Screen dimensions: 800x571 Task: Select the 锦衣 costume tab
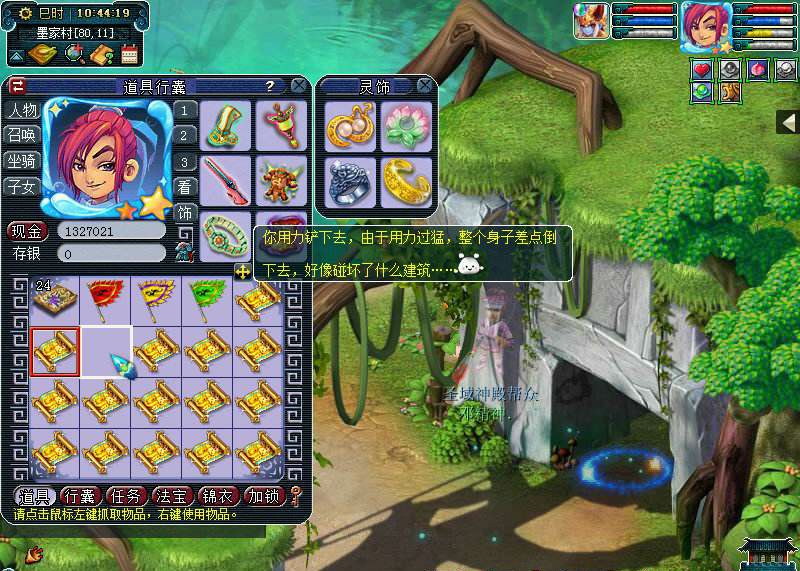(220, 495)
